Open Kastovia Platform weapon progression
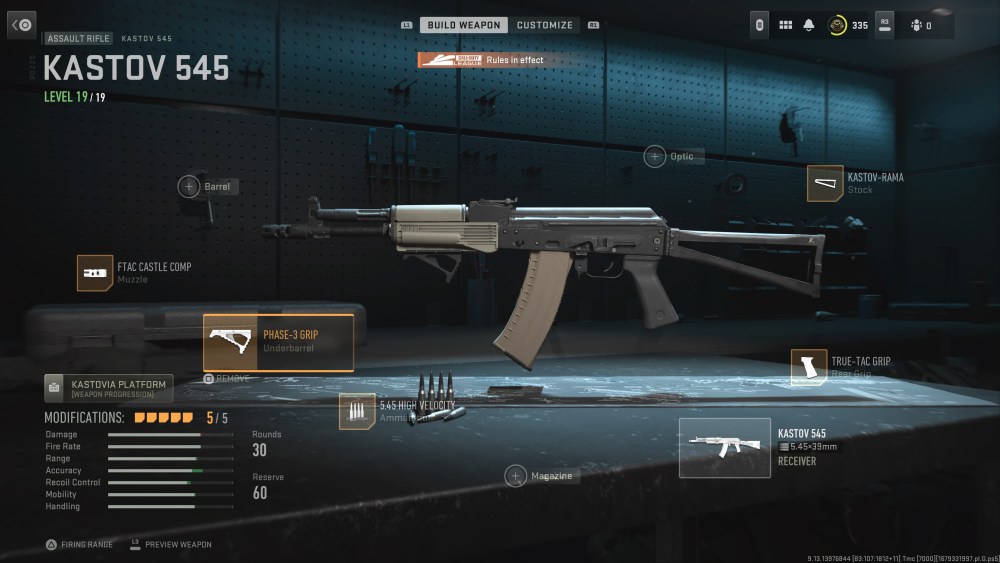This screenshot has width=1000, height=563. click(x=109, y=388)
